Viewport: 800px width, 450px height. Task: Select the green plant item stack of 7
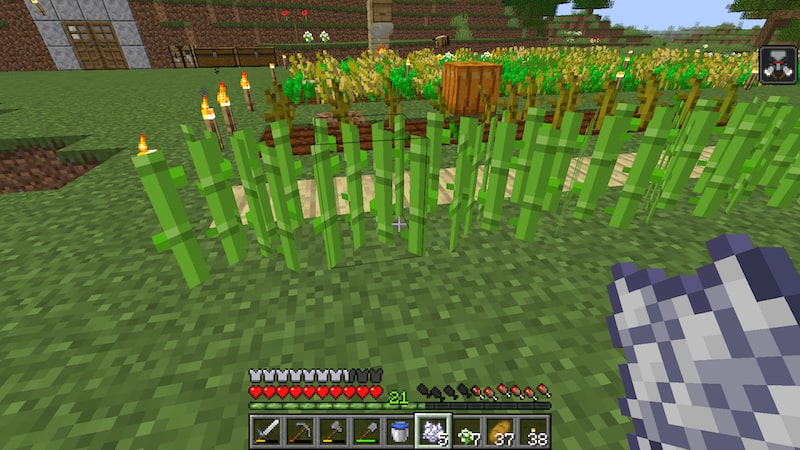[x=466, y=431]
